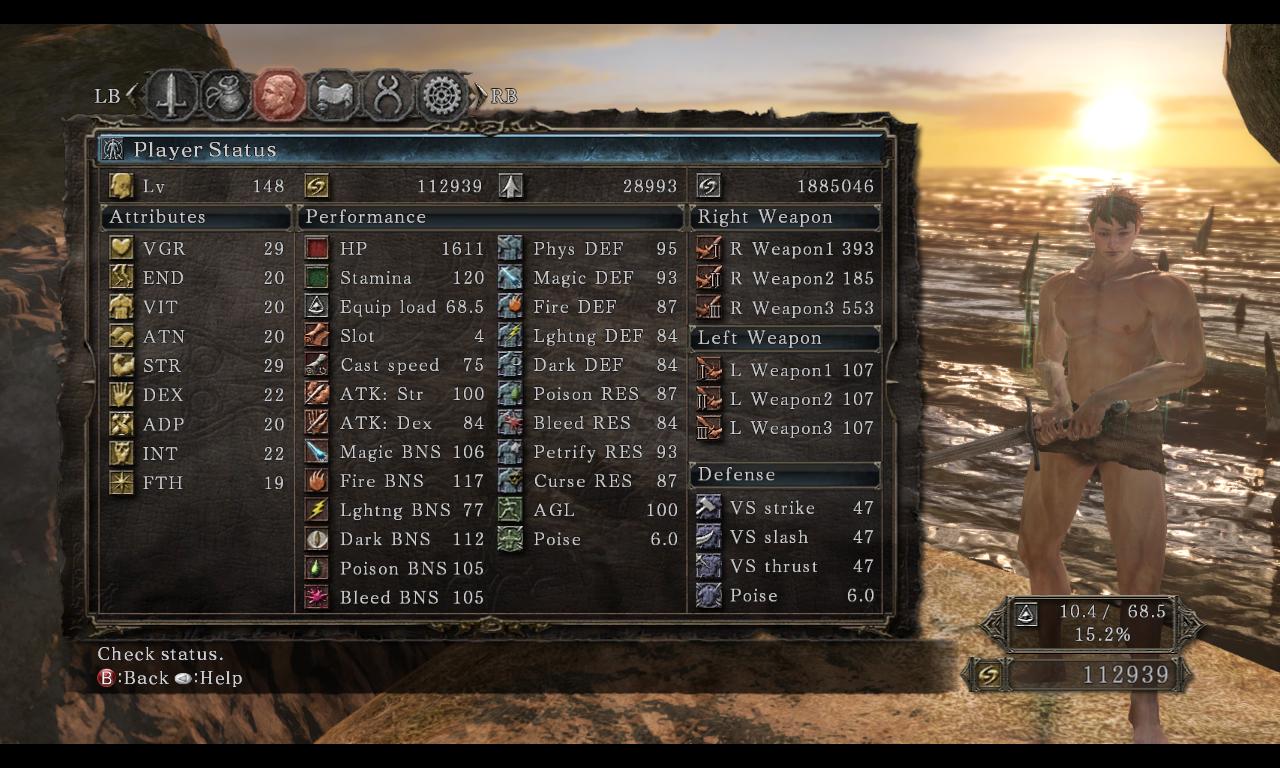
Task: Switch to the pouch inventory tab
Action: [x=225, y=96]
